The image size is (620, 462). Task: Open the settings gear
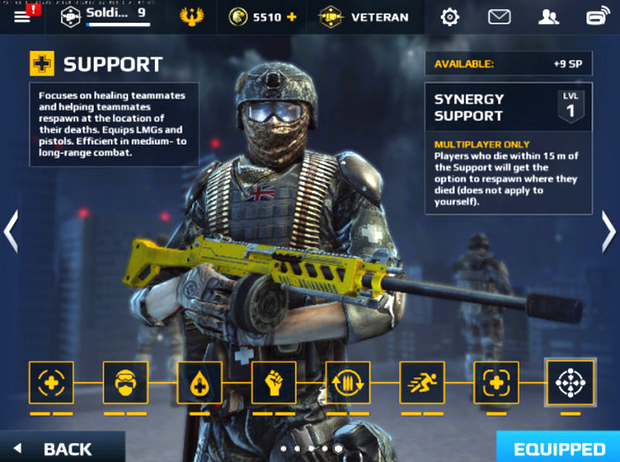[450, 17]
